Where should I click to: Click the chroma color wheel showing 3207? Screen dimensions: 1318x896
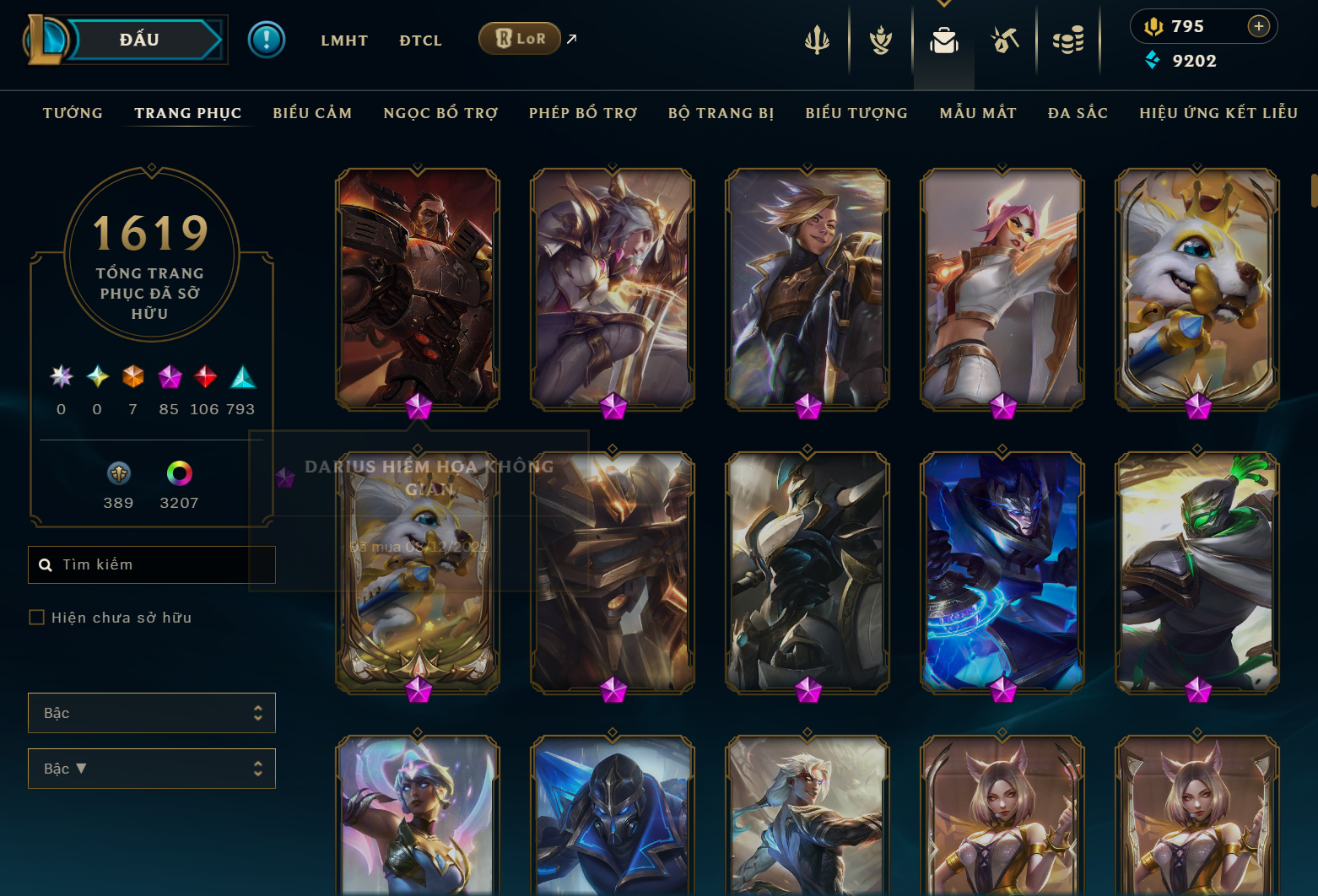tap(177, 472)
